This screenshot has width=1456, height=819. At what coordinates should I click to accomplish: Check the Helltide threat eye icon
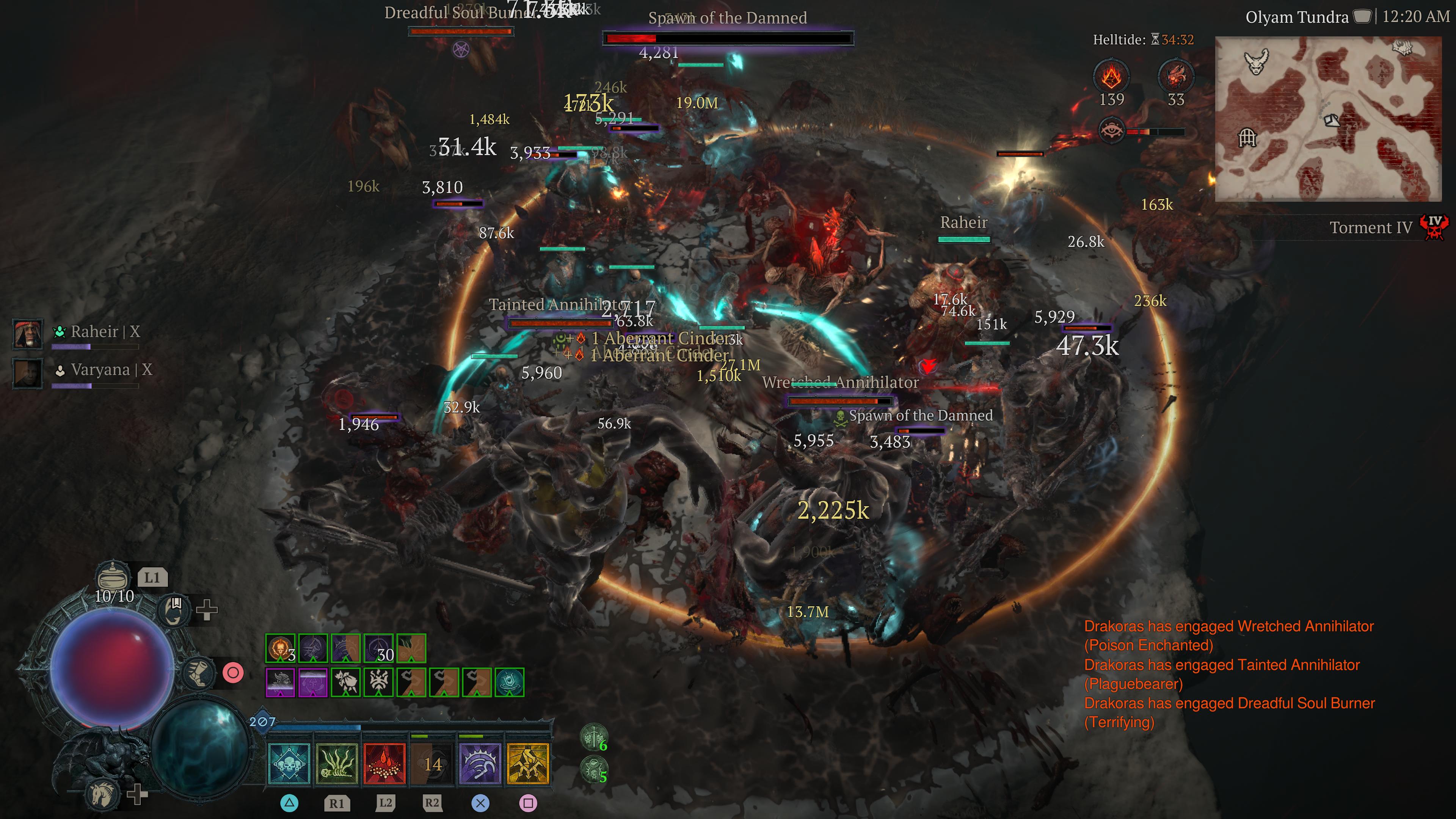click(1111, 130)
